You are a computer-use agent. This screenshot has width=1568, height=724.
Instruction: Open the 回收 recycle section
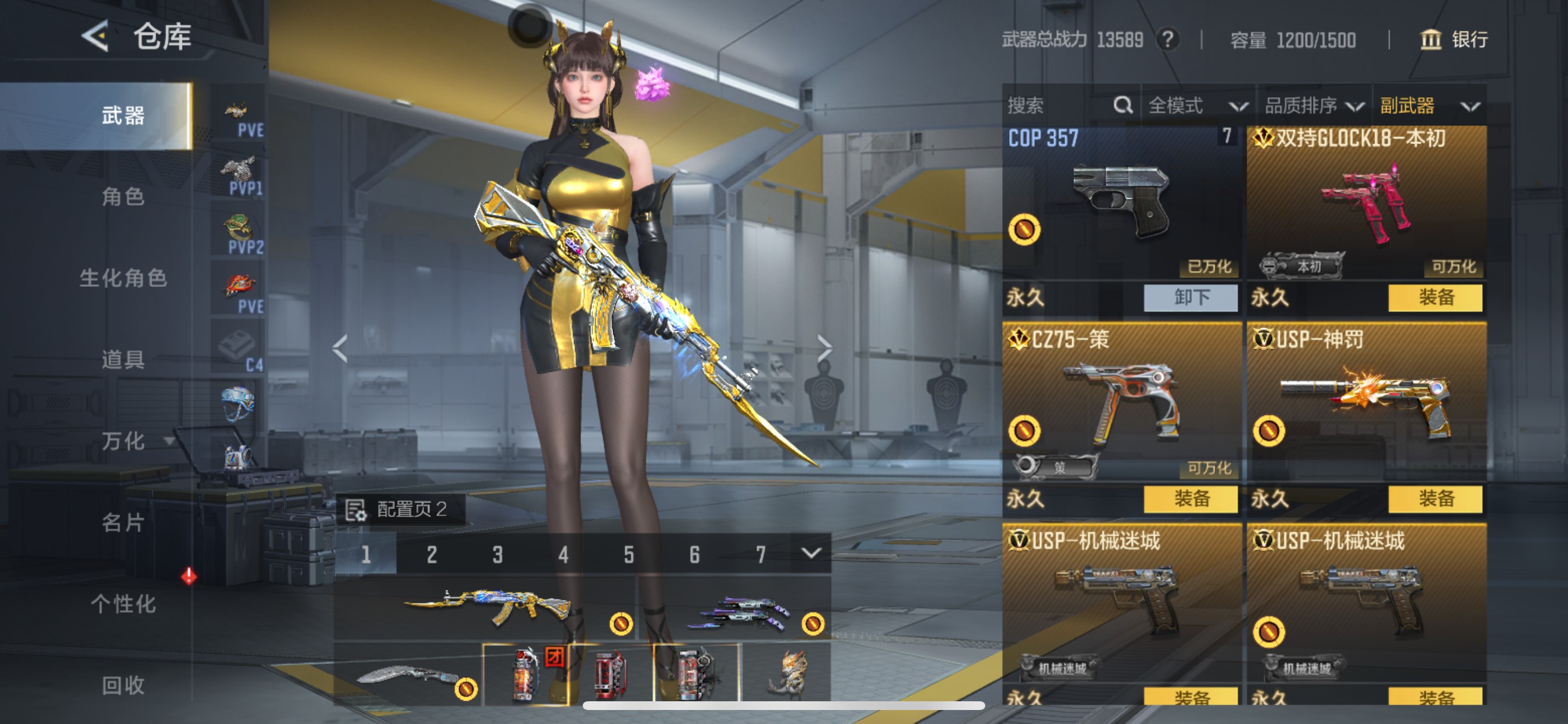click(123, 685)
